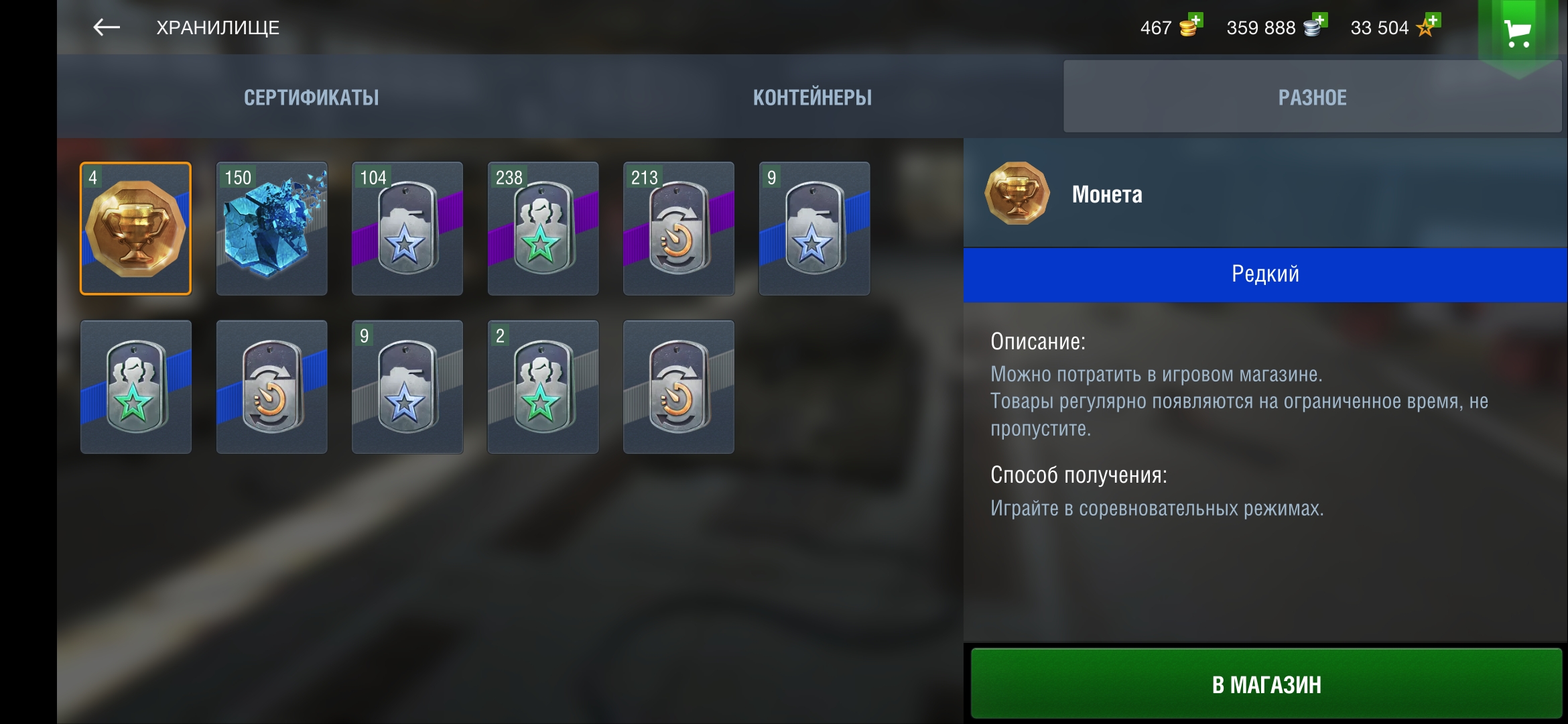Image resolution: width=1568 pixels, height=724 pixels.
Task: Open the shop cart icon
Action: [1518, 33]
